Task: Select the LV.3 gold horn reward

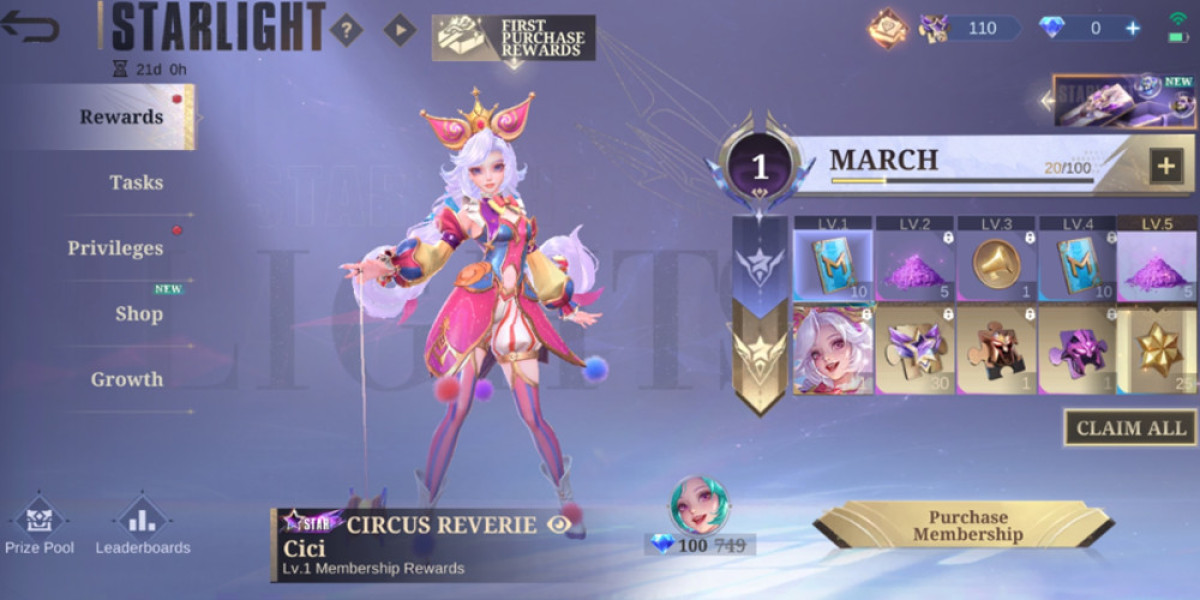Action: click(x=997, y=264)
